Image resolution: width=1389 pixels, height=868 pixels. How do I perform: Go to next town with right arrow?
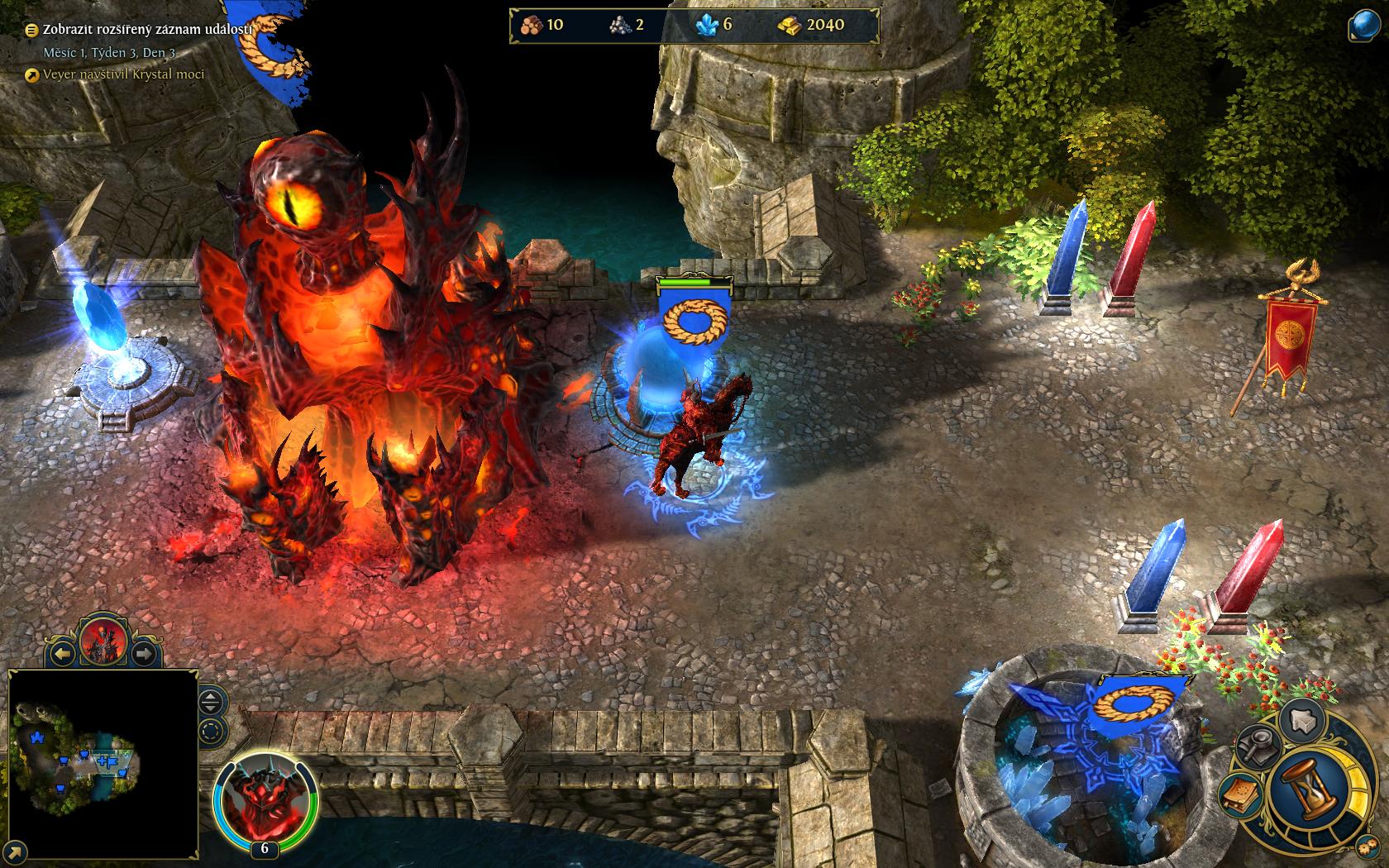click(x=143, y=654)
